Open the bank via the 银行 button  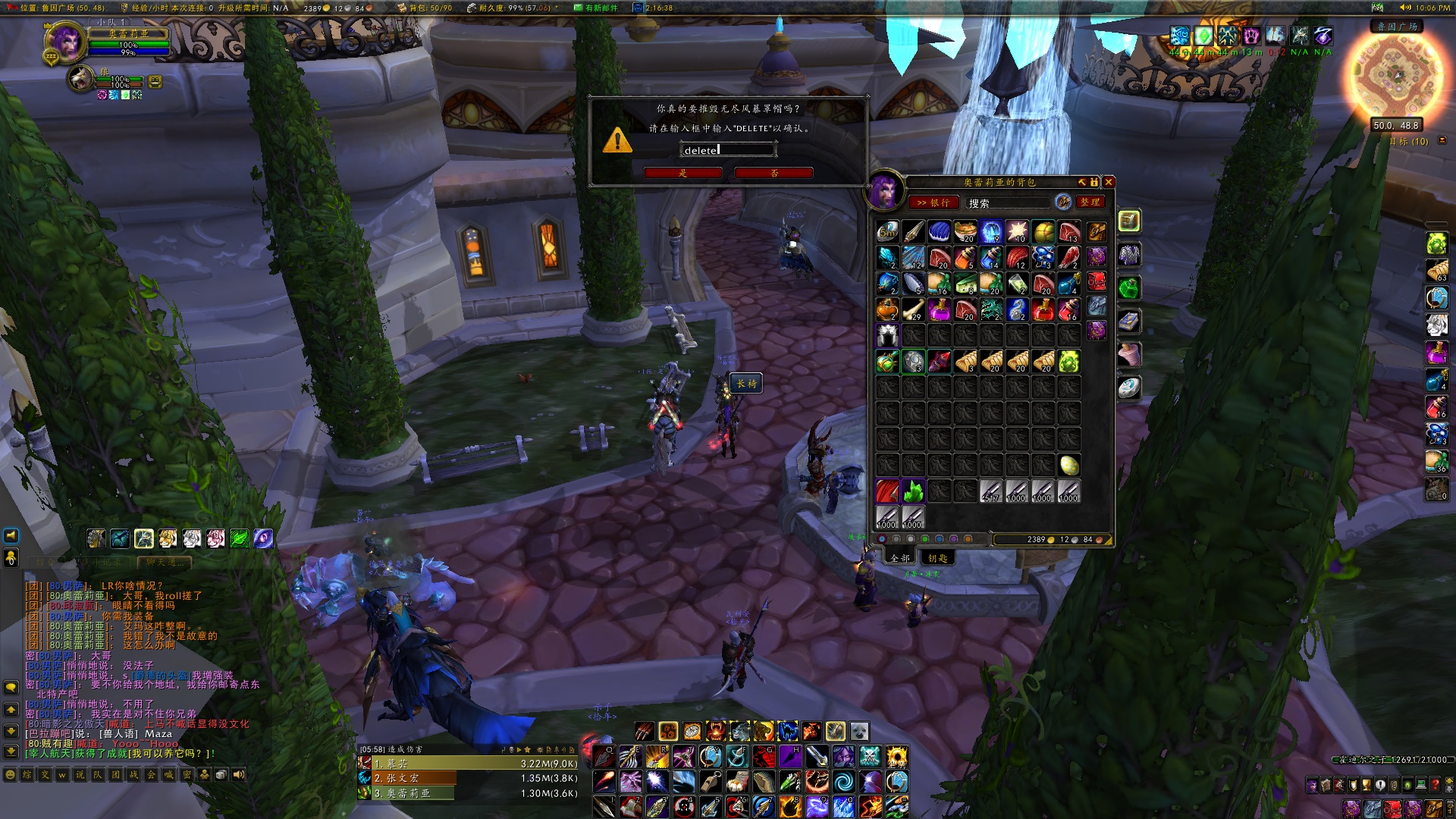934,202
